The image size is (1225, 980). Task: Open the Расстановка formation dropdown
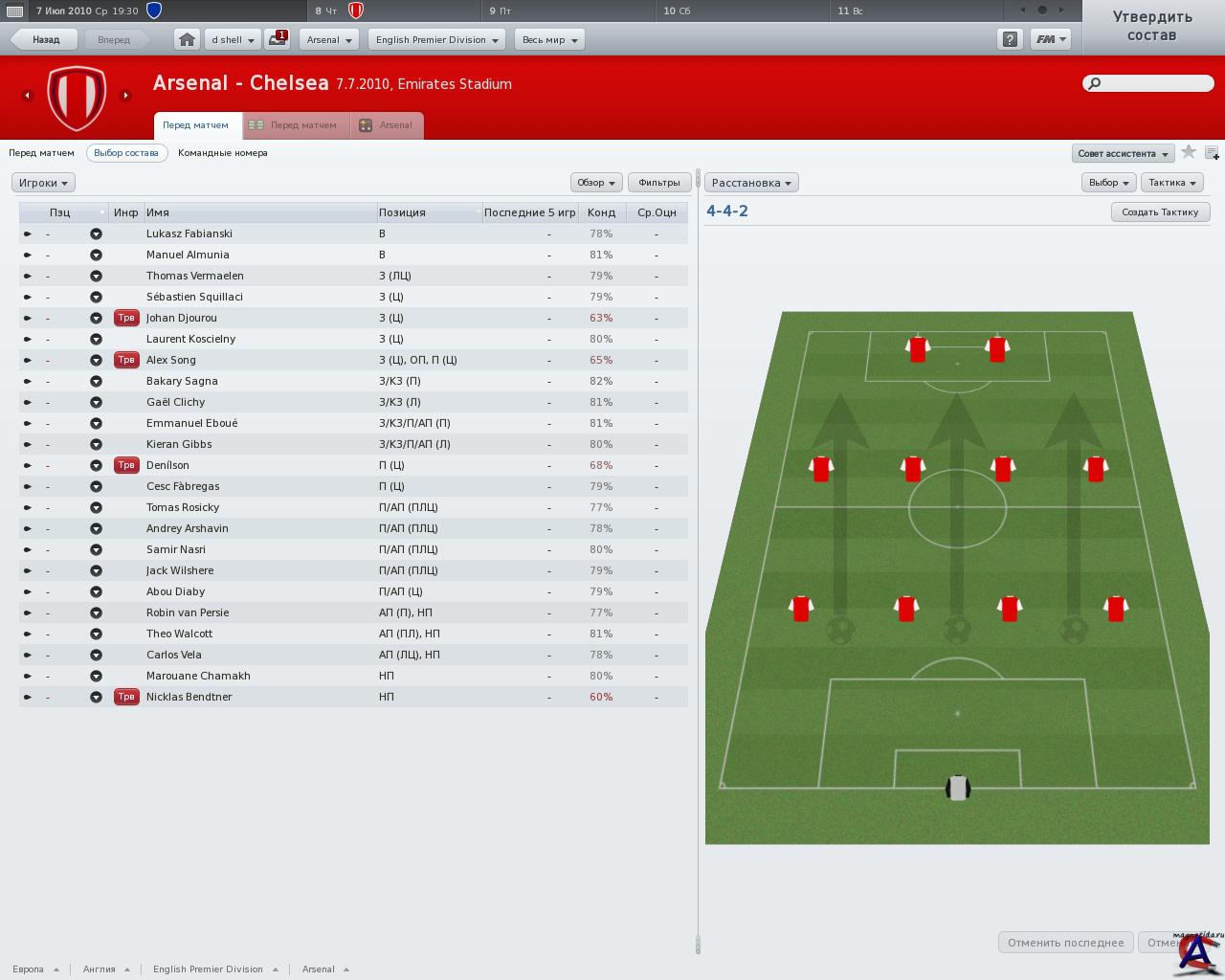click(x=751, y=183)
